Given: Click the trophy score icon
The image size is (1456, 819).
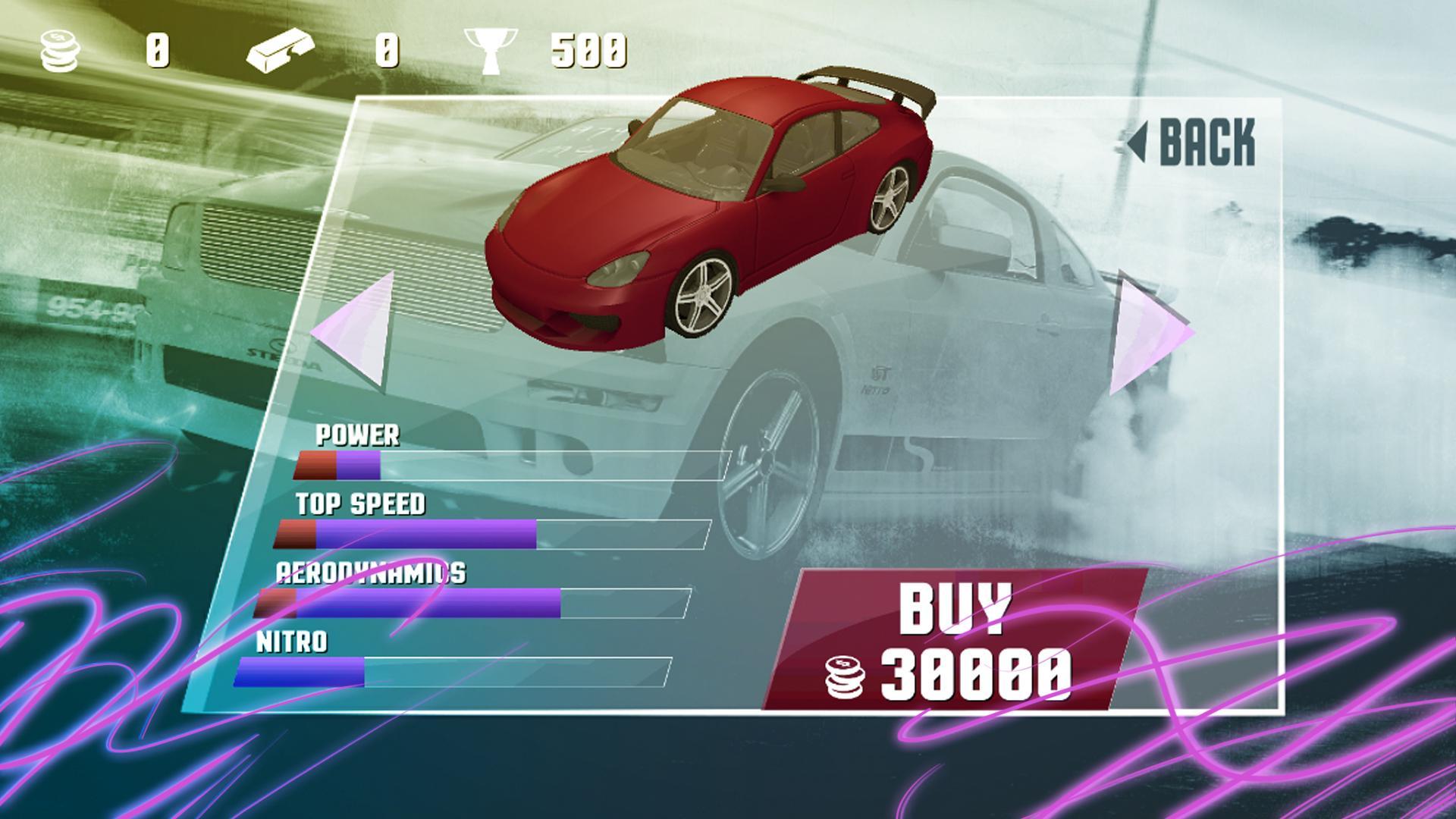Looking at the screenshot, I should click(493, 47).
